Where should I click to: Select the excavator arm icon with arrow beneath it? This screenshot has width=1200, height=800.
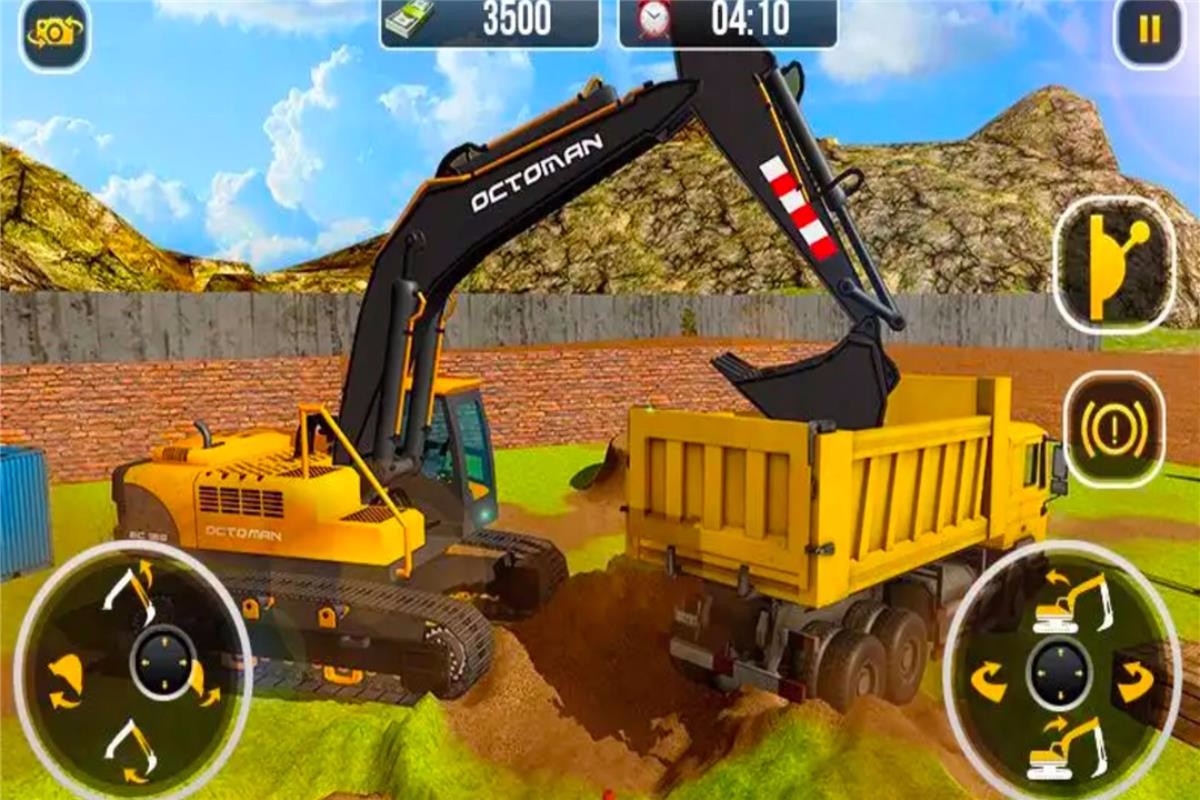[131, 750]
